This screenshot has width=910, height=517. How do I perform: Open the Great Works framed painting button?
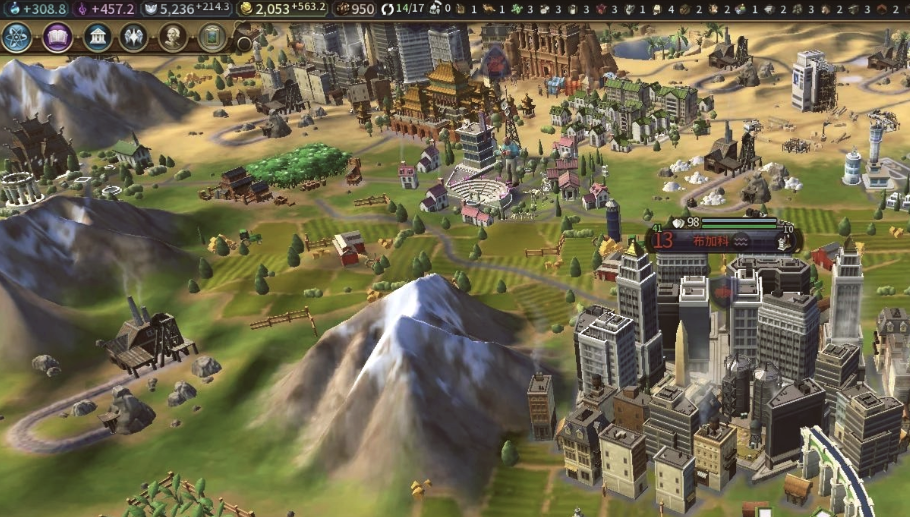[x=211, y=38]
